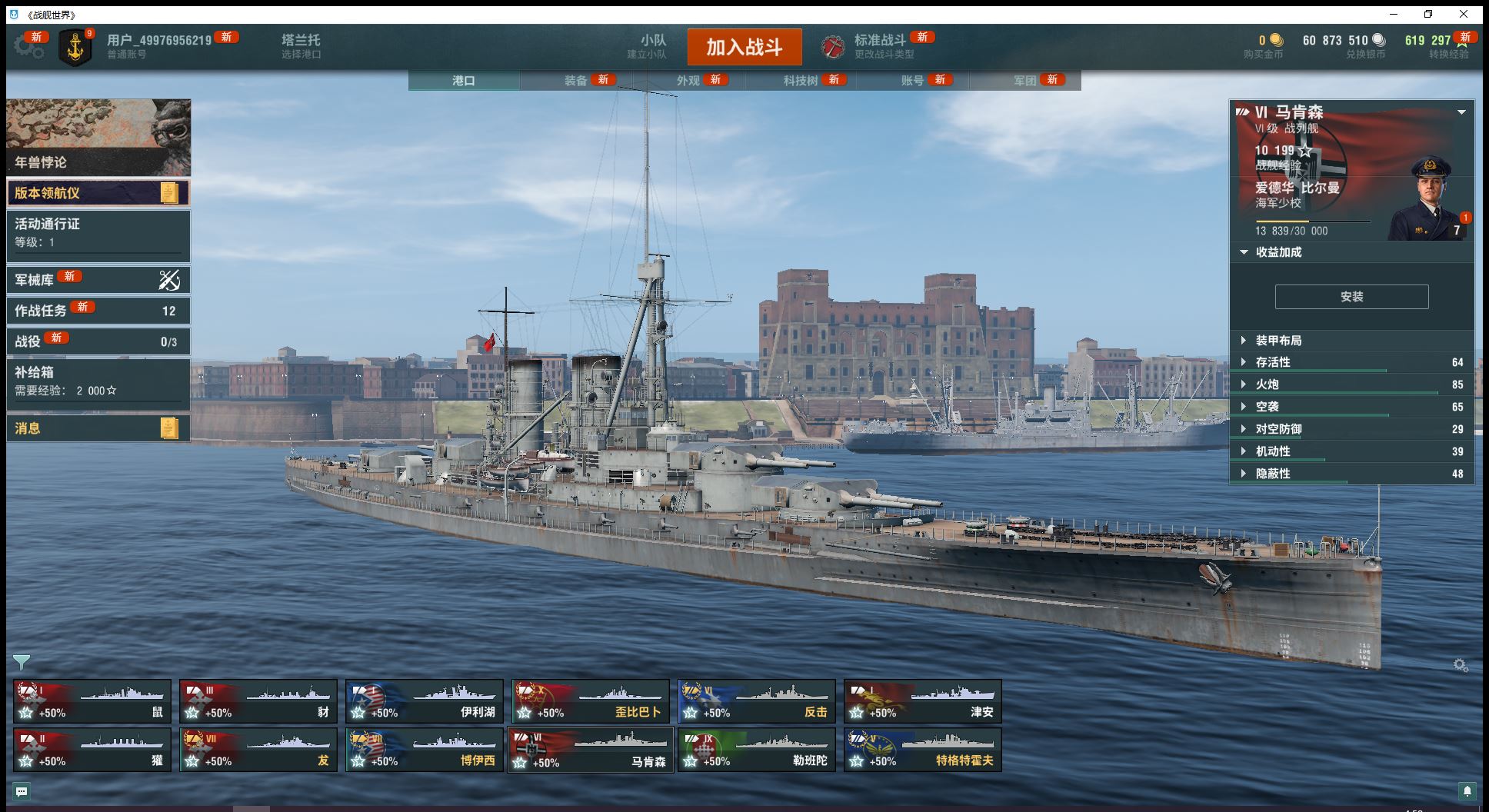Close the game window
The height and width of the screenshot is (812, 1489).
[1463, 15]
